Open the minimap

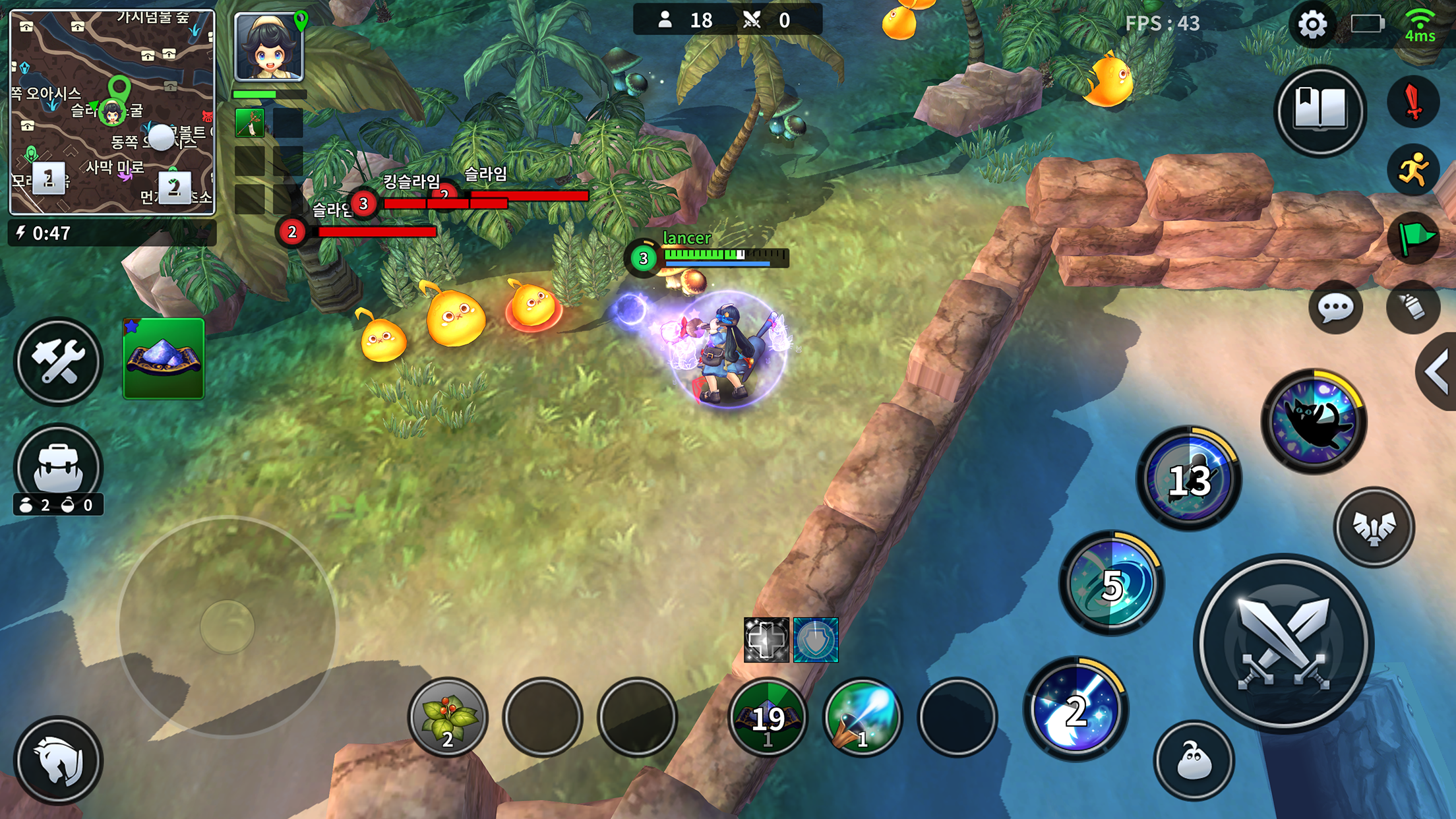pos(112,112)
